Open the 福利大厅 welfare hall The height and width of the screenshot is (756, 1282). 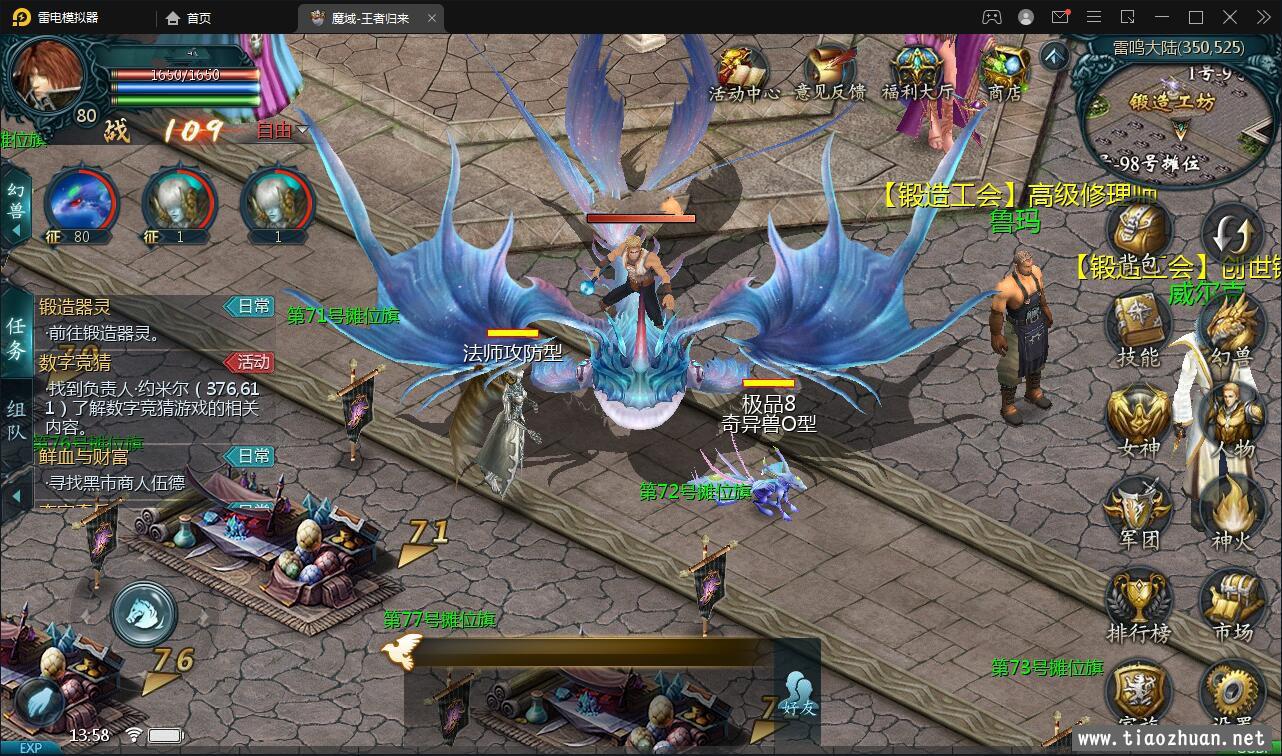pos(917,71)
